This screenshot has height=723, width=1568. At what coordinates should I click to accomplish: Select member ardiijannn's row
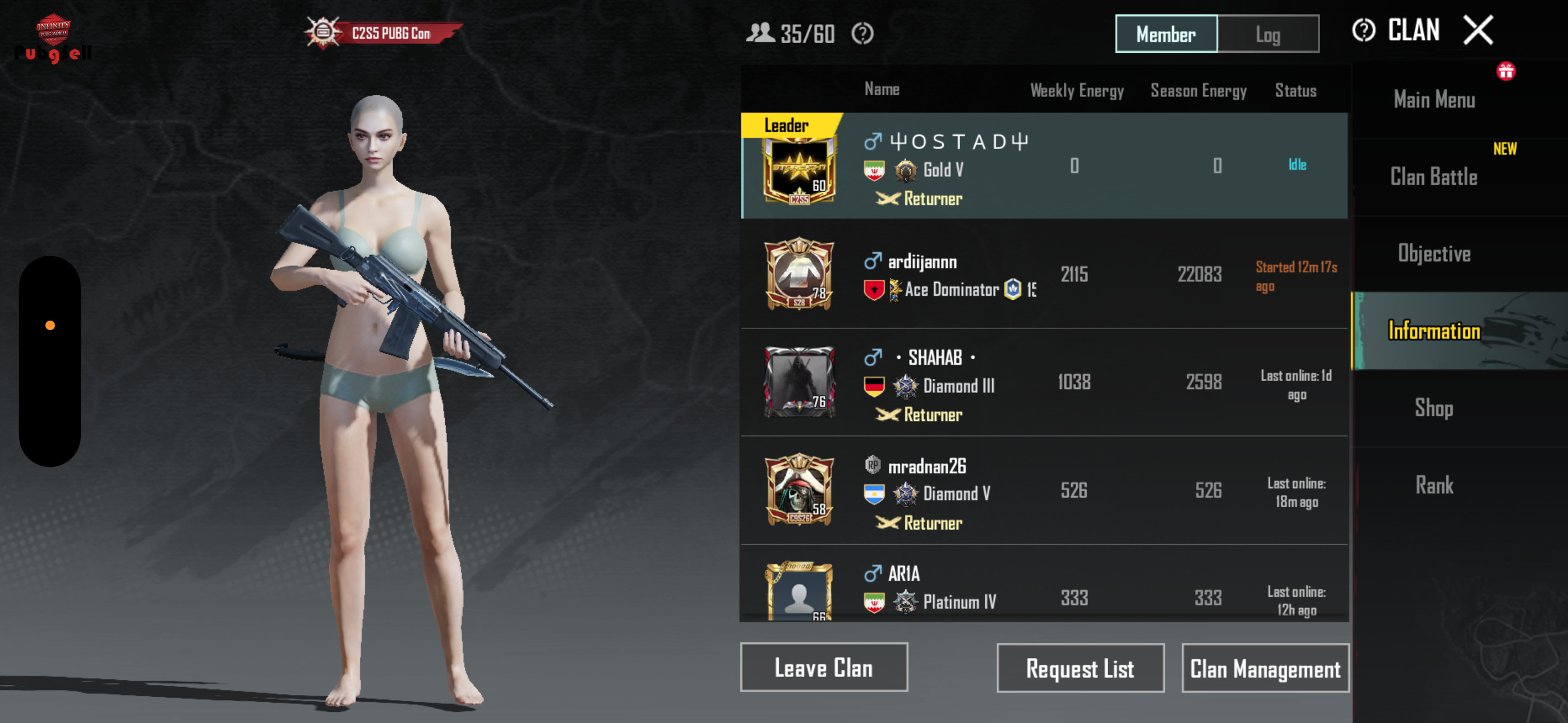[1043, 274]
